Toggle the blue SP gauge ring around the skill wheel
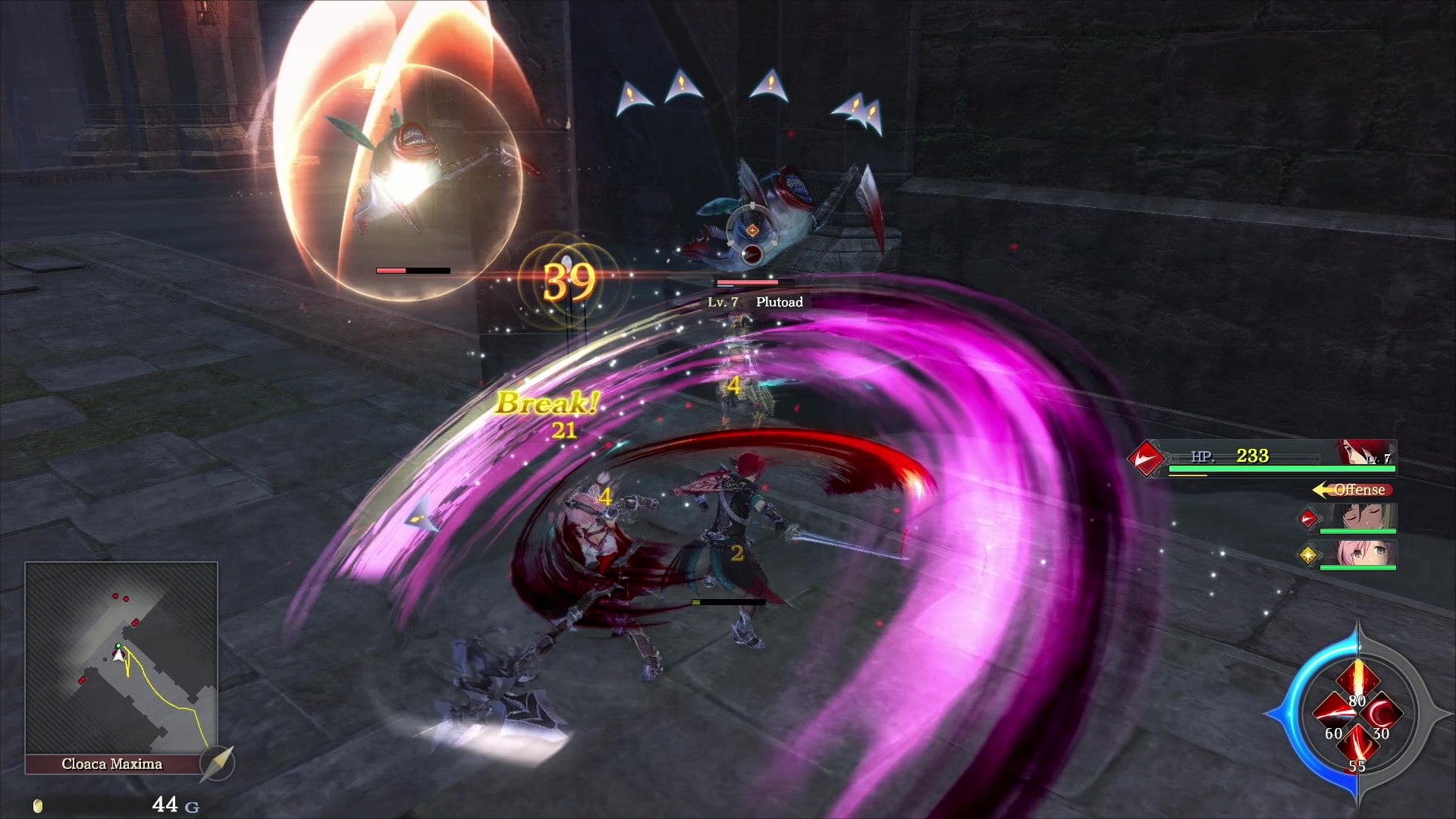Viewport: 1456px width, 819px height. pos(1294,714)
